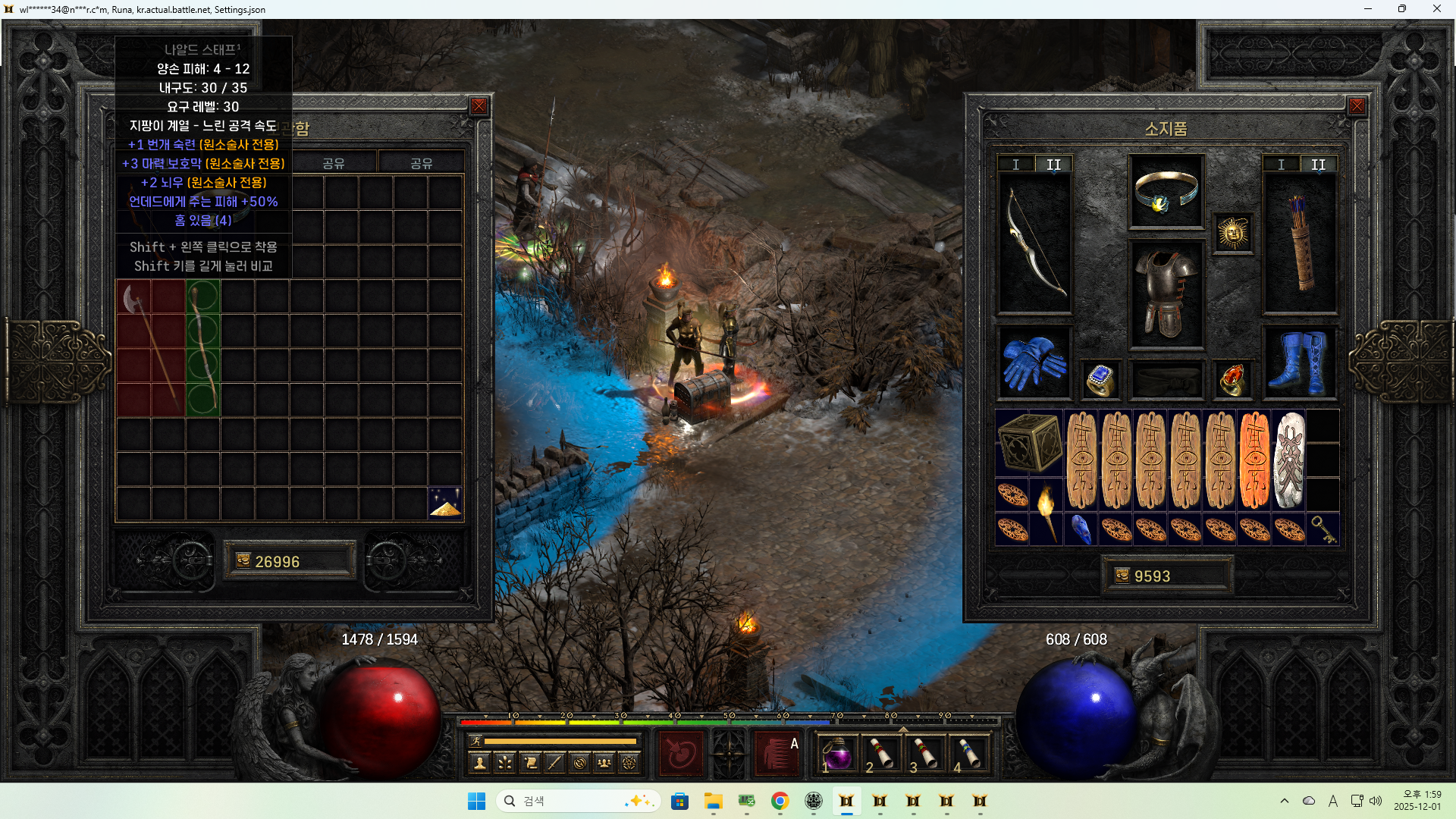Select the orange grand charm
The width and height of the screenshot is (1456, 819).
pos(1254,460)
